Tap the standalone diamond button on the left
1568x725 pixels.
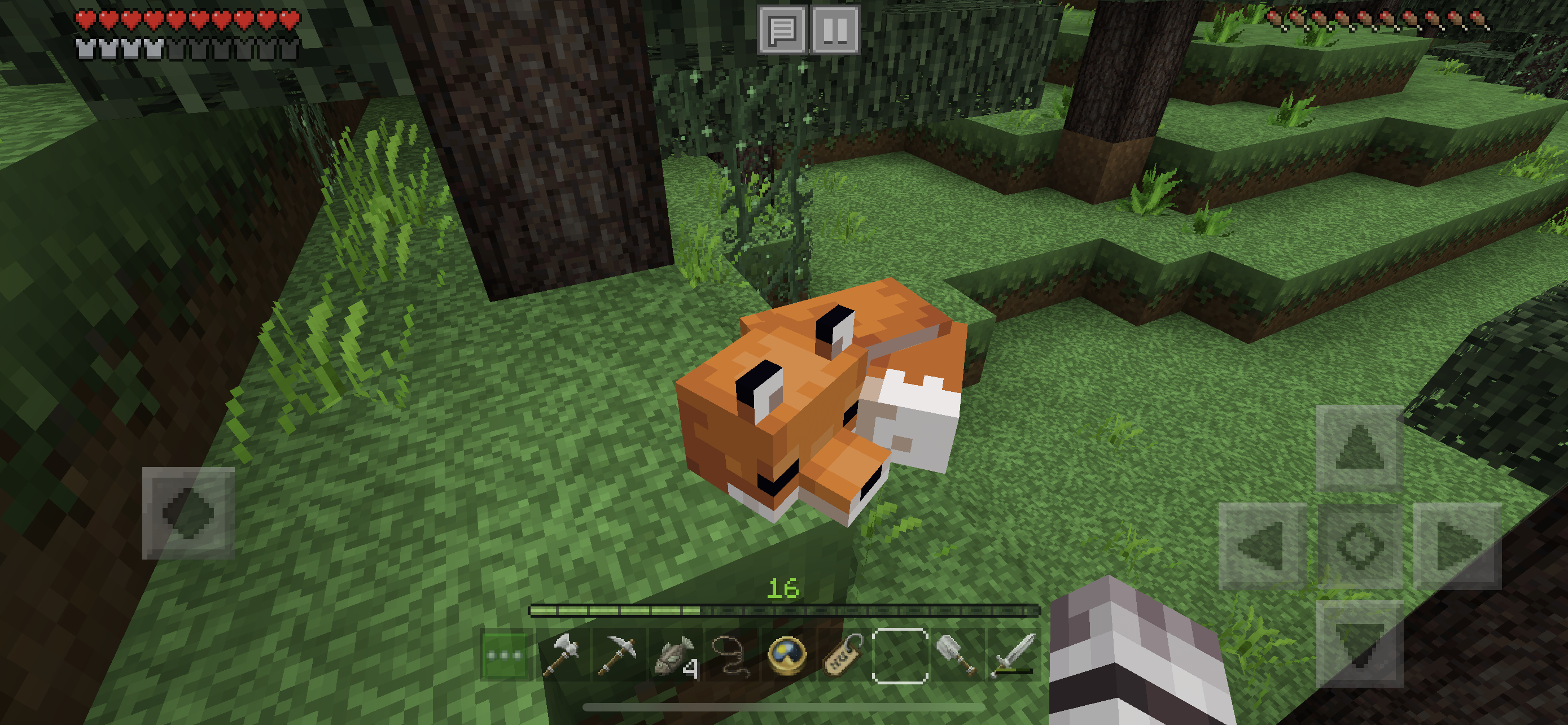tap(188, 513)
